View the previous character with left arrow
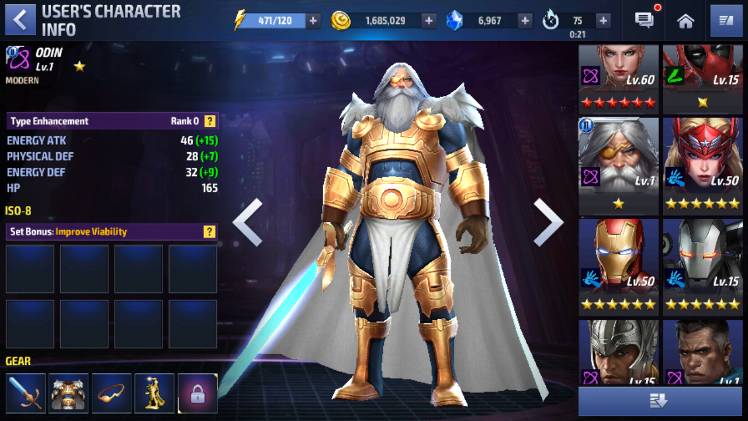748x421 pixels. [247, 222]
